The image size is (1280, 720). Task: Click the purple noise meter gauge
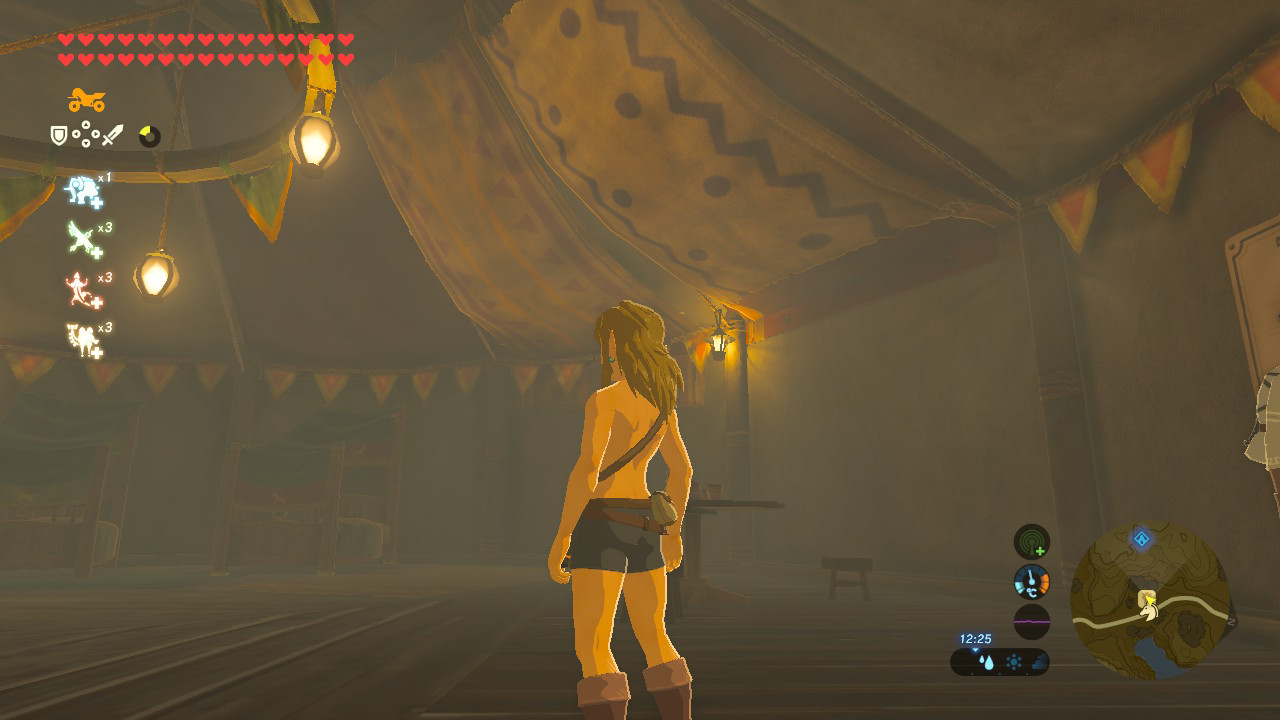point(1032,622)
